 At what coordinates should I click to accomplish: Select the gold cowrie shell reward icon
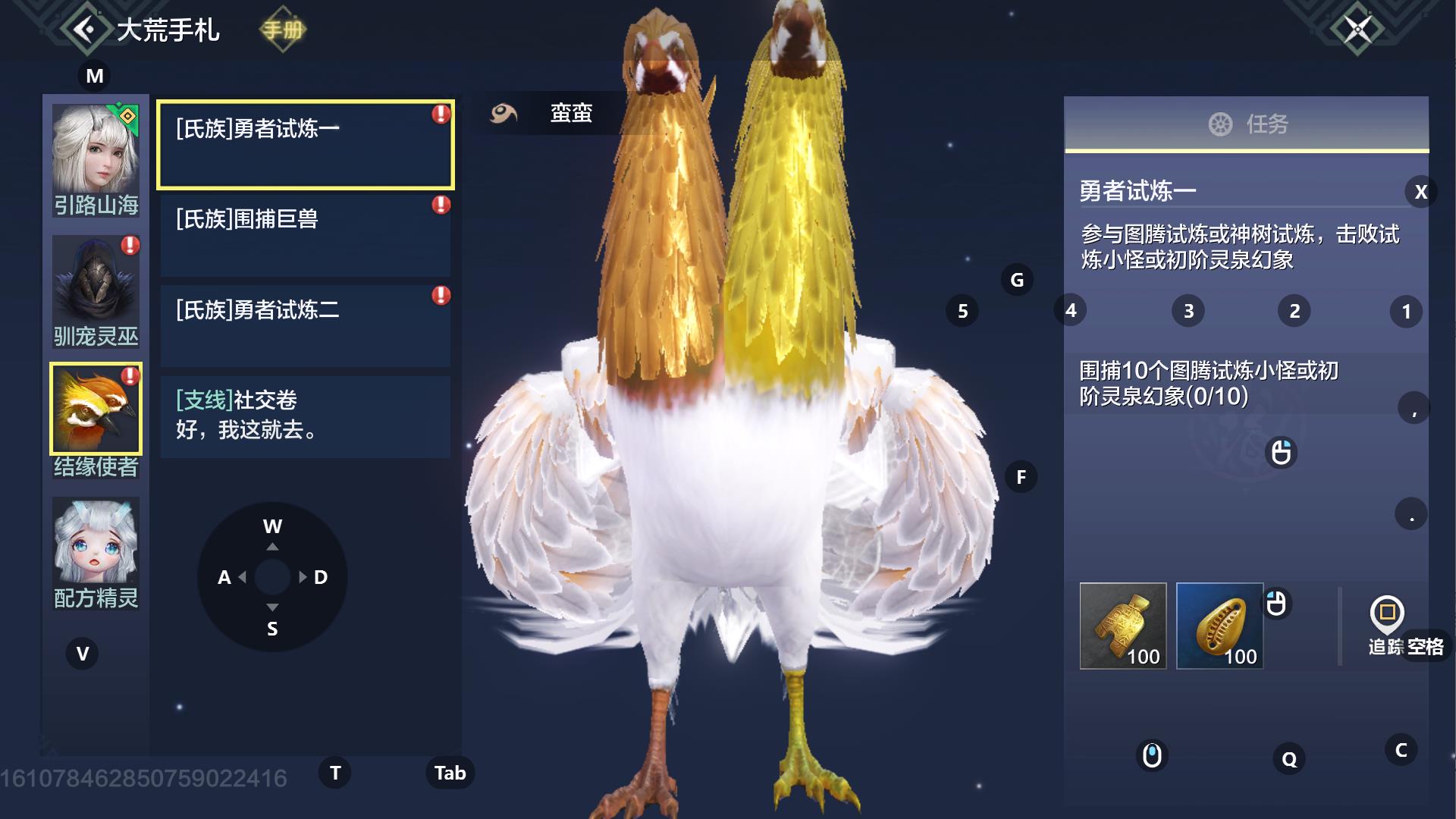pyautogui.click(x=1219, y=626)
